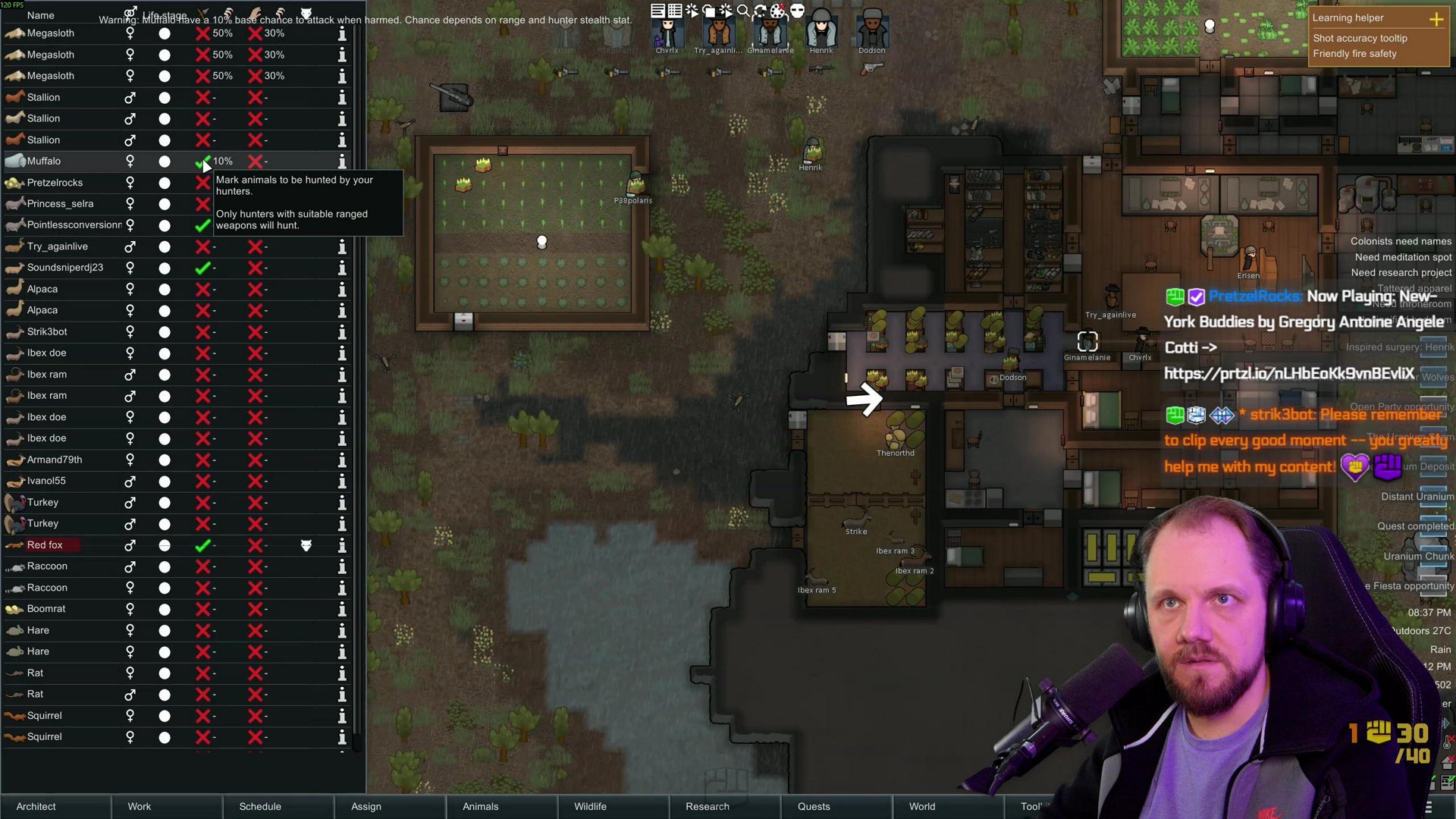
Task: Open the Architect menu
Action: tap(36, 806)
